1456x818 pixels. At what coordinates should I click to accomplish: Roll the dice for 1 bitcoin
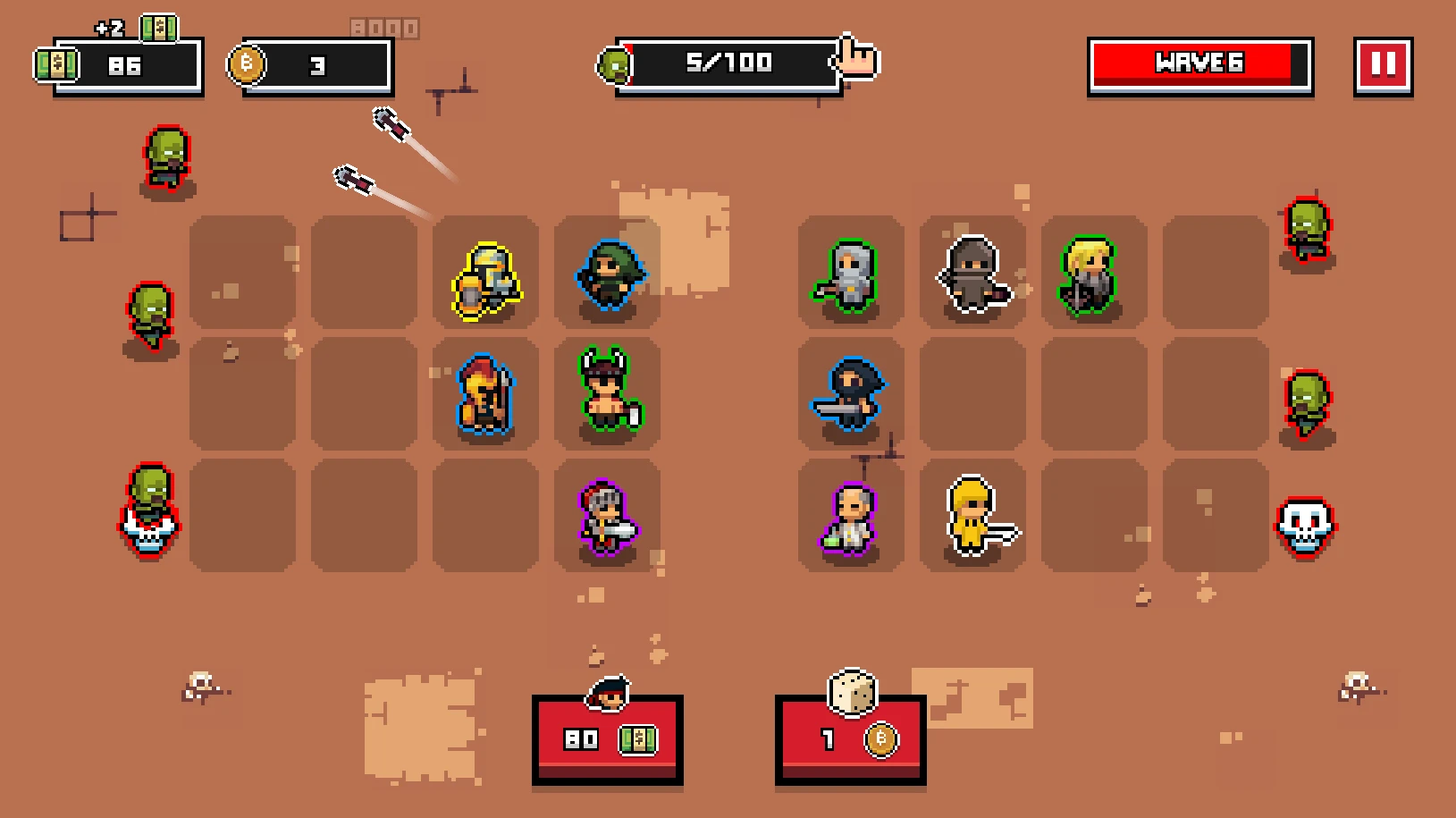[x=850, y=740]
